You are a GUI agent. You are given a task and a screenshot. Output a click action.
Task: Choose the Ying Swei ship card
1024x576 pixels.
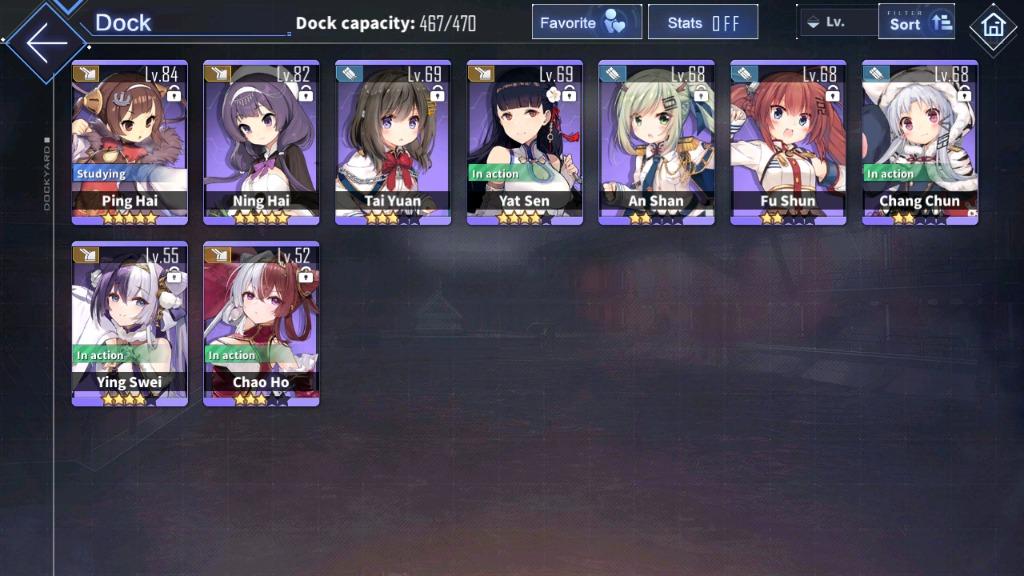click(x=130, y=323)
